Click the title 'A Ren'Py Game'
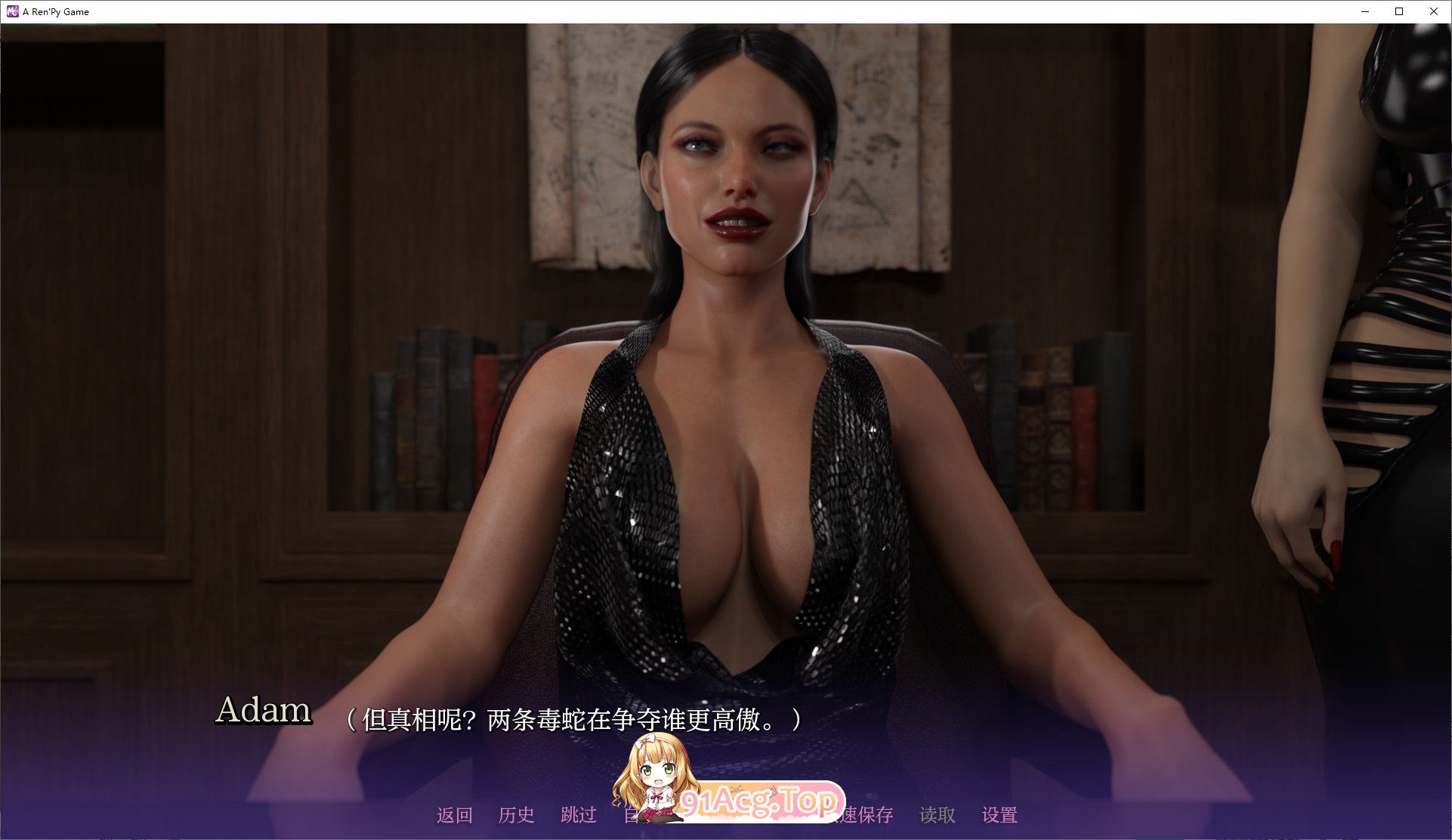This screenshot has width=1452, height=840. 55,11
